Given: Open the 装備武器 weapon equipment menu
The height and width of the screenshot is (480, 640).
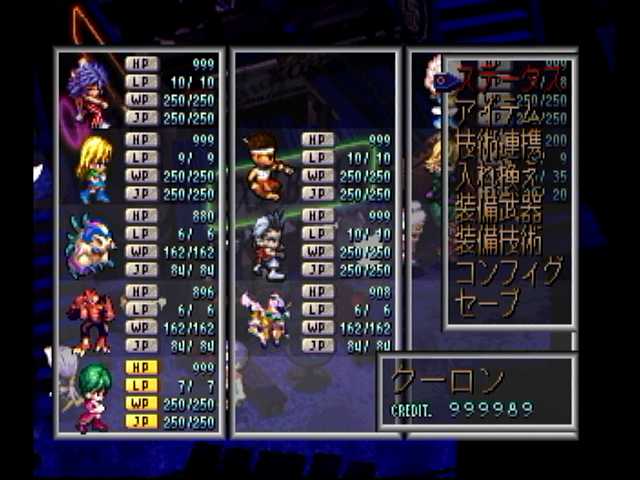Looking at the screenshot, I should [499, 209].
